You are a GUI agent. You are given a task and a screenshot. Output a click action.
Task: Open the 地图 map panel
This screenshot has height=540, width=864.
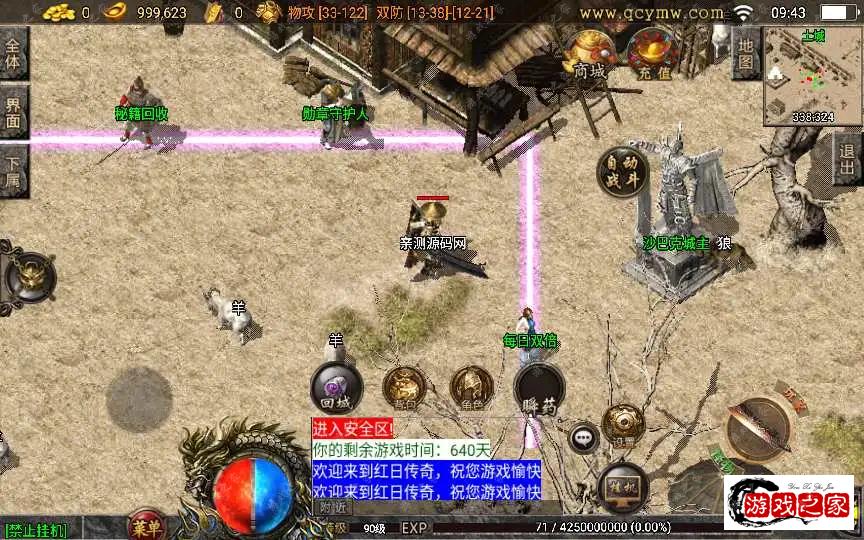pyautogui.click(x=745, y=53)
